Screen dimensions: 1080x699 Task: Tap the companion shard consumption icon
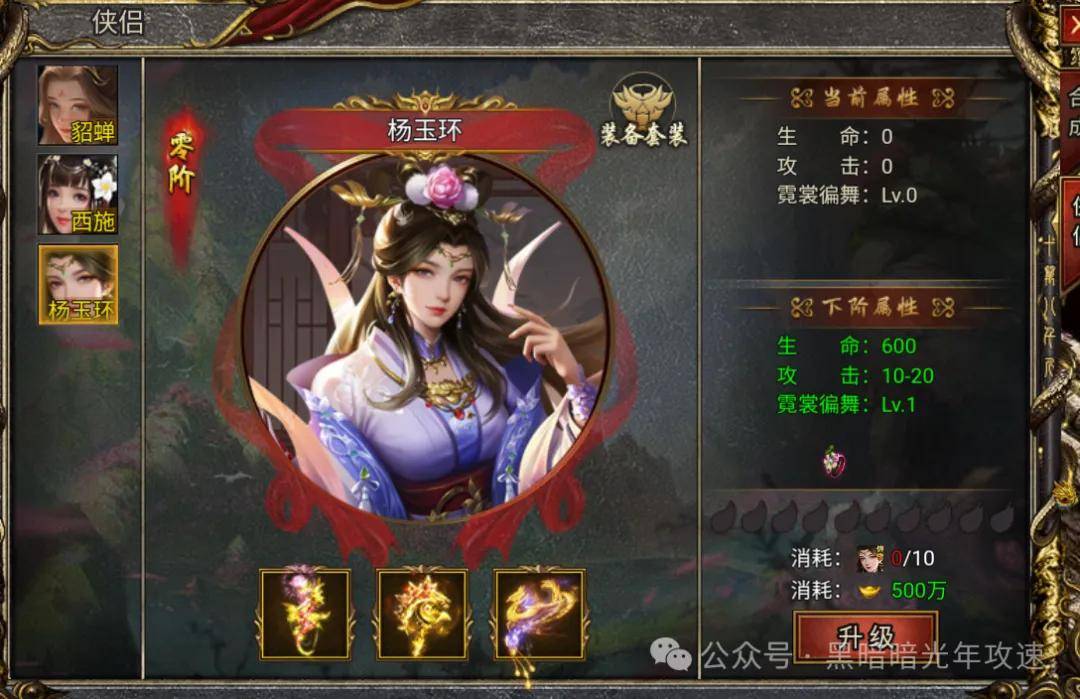870,558
